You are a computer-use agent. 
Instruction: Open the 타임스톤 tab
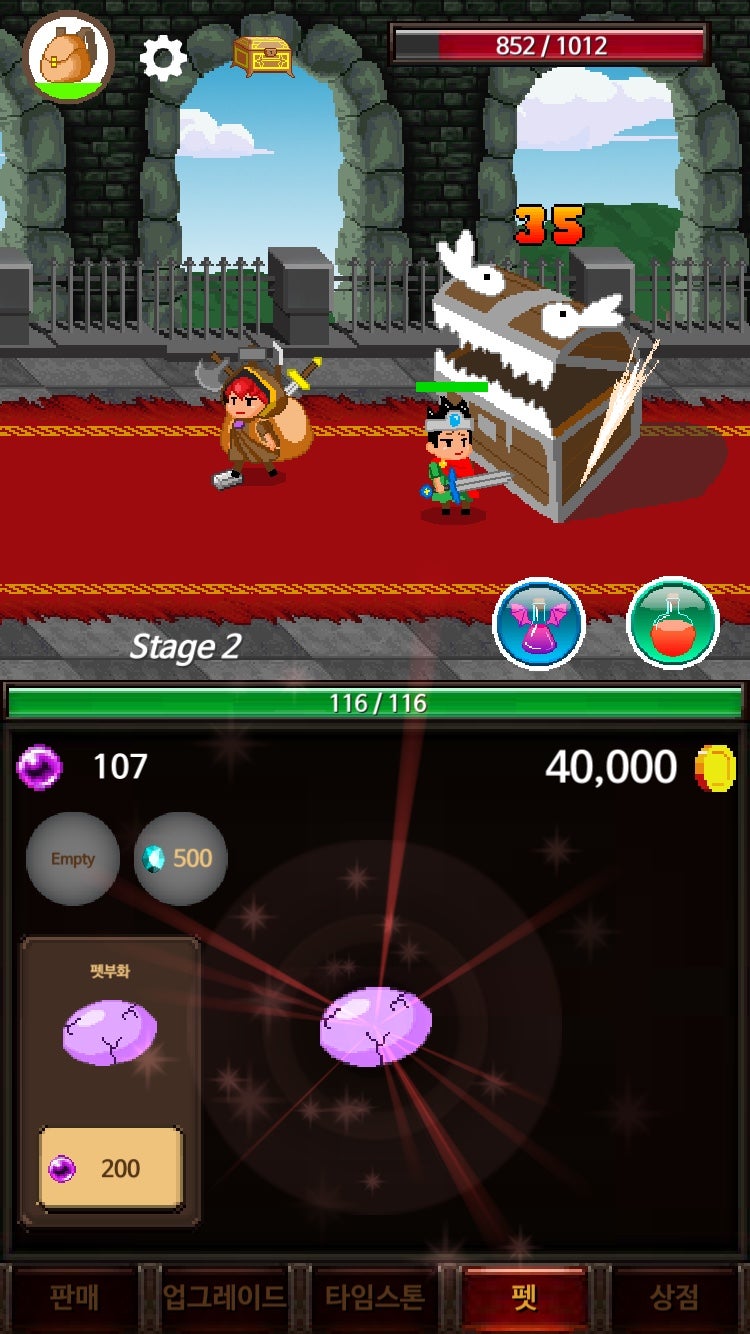[x=374, y=1297]
